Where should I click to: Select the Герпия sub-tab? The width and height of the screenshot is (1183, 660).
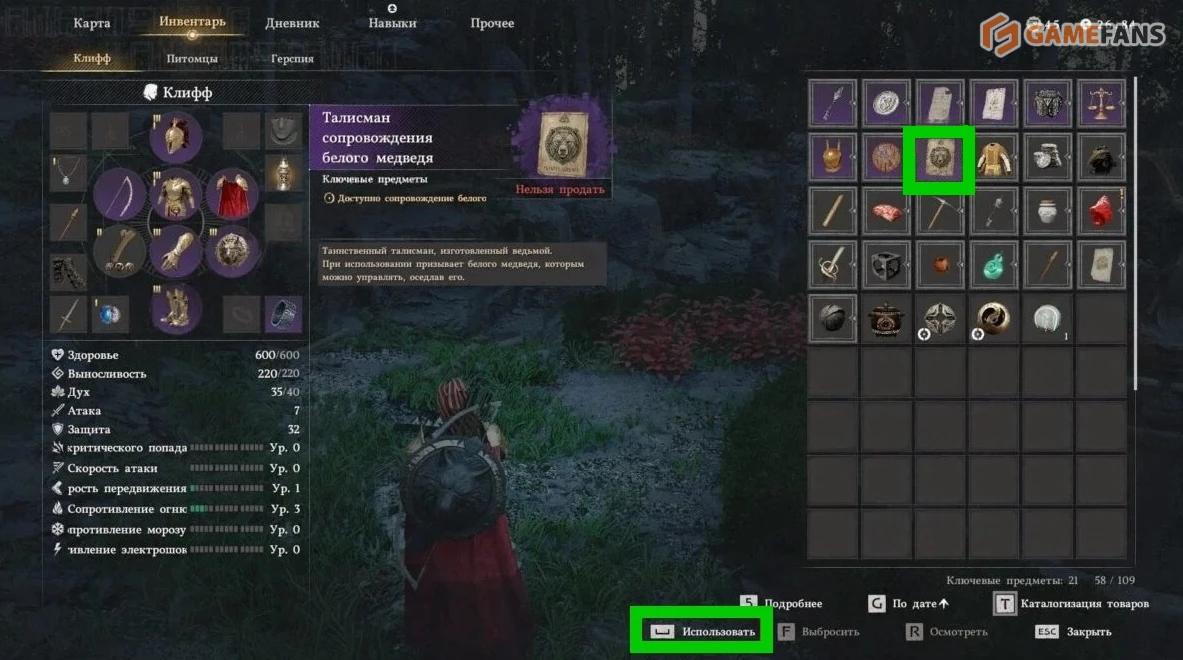coord(292,59)
